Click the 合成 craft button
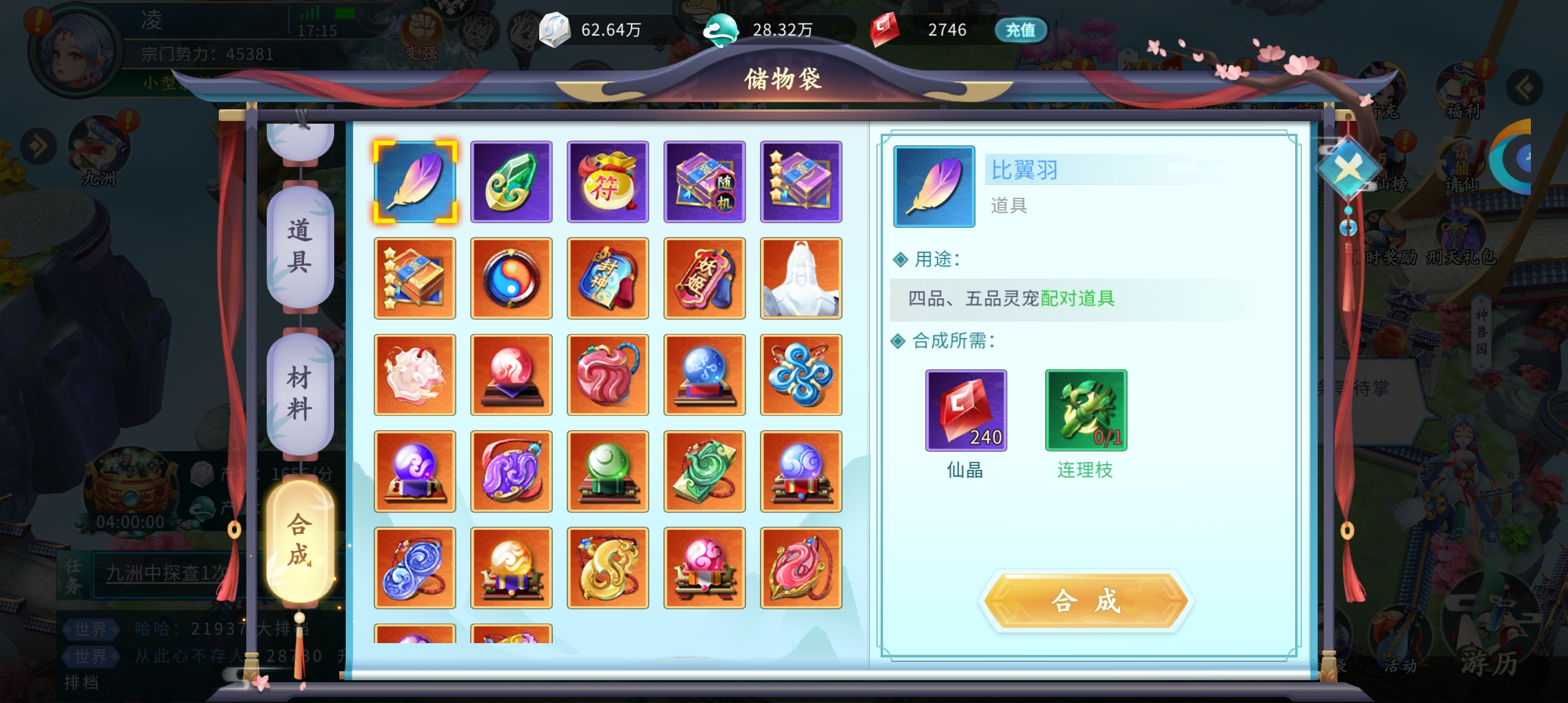 tap(1086, 601)
